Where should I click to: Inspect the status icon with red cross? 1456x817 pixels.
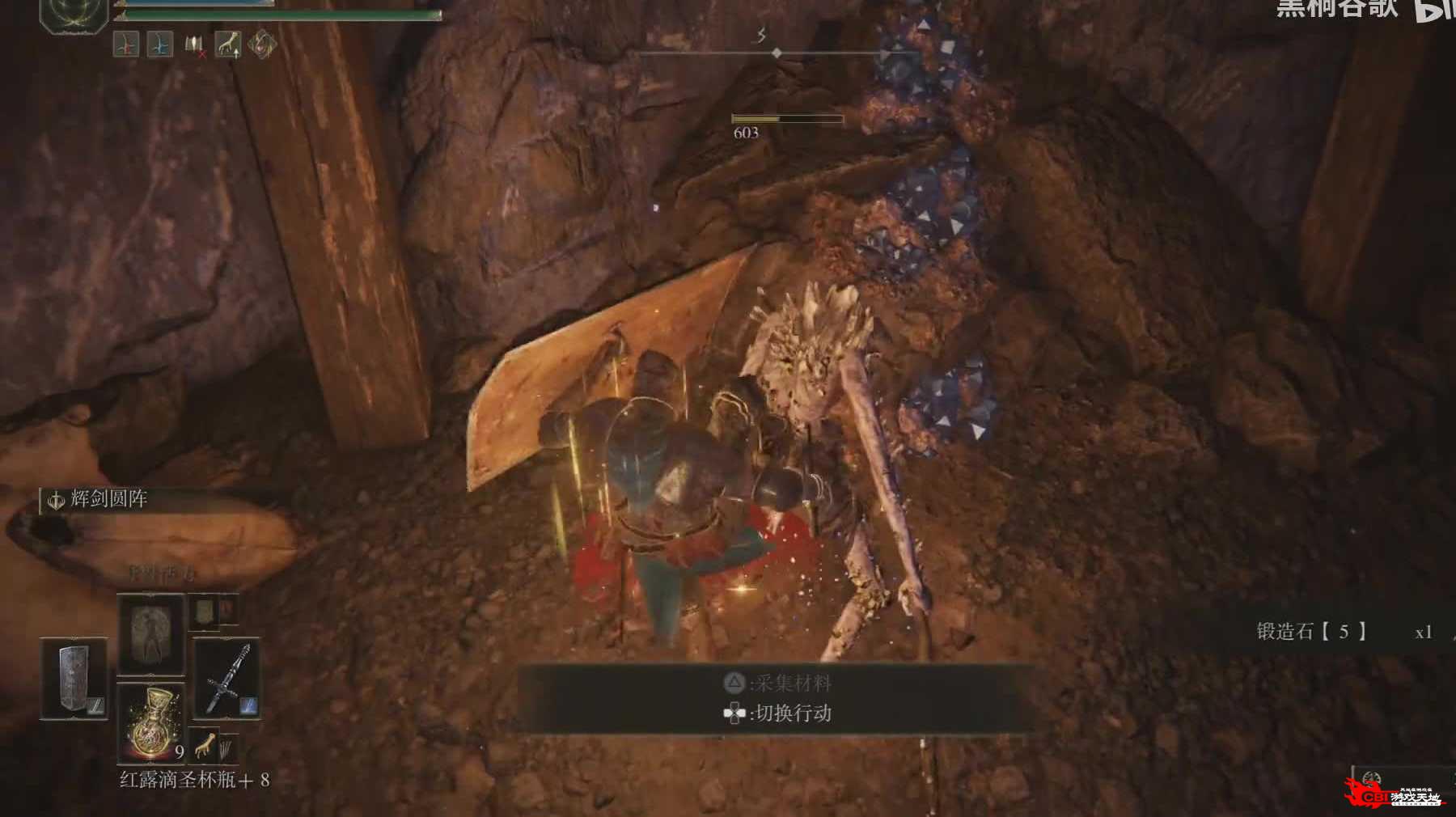coord(195,45)
